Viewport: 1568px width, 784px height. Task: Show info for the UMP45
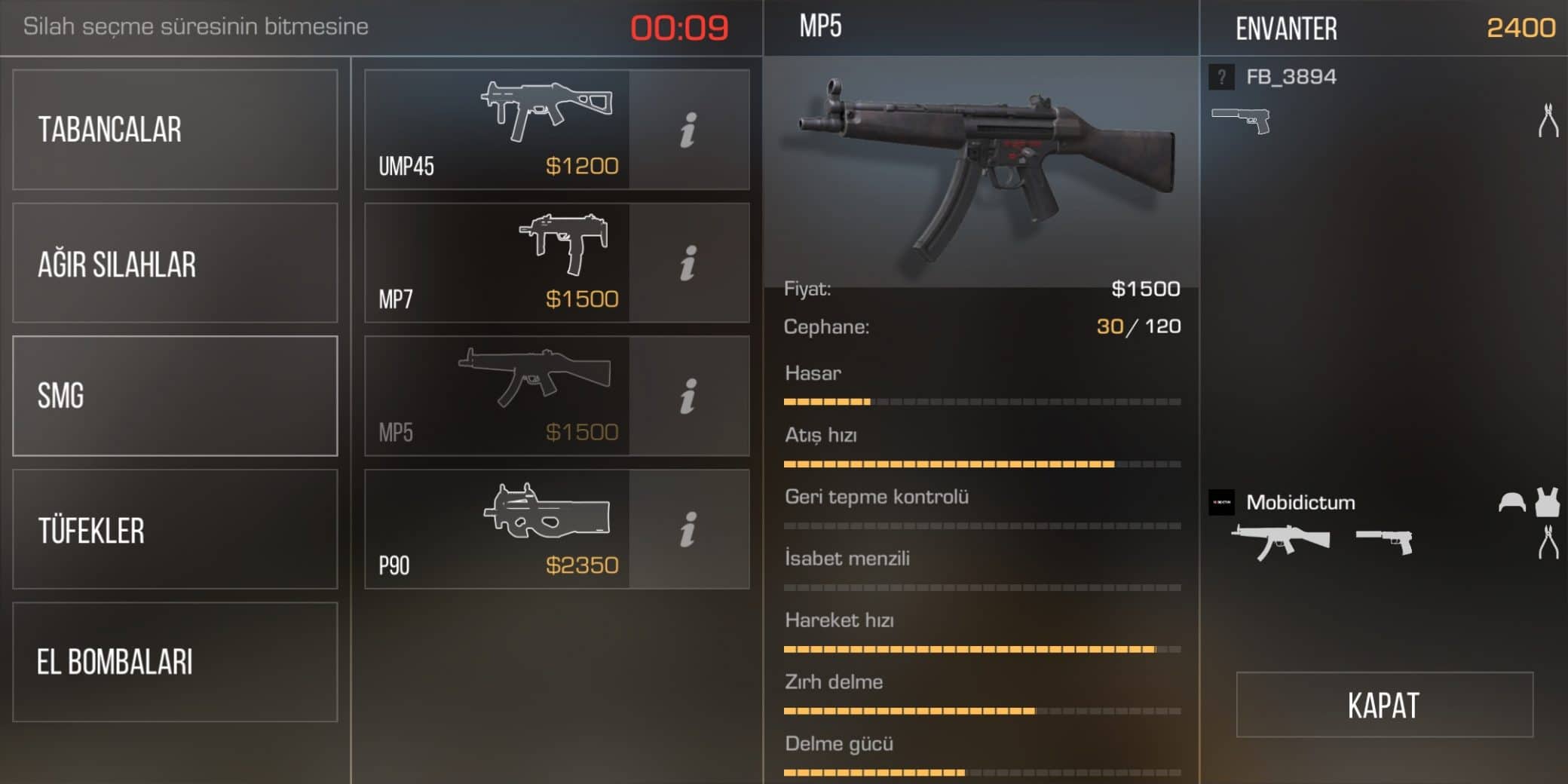click(688, 130)
